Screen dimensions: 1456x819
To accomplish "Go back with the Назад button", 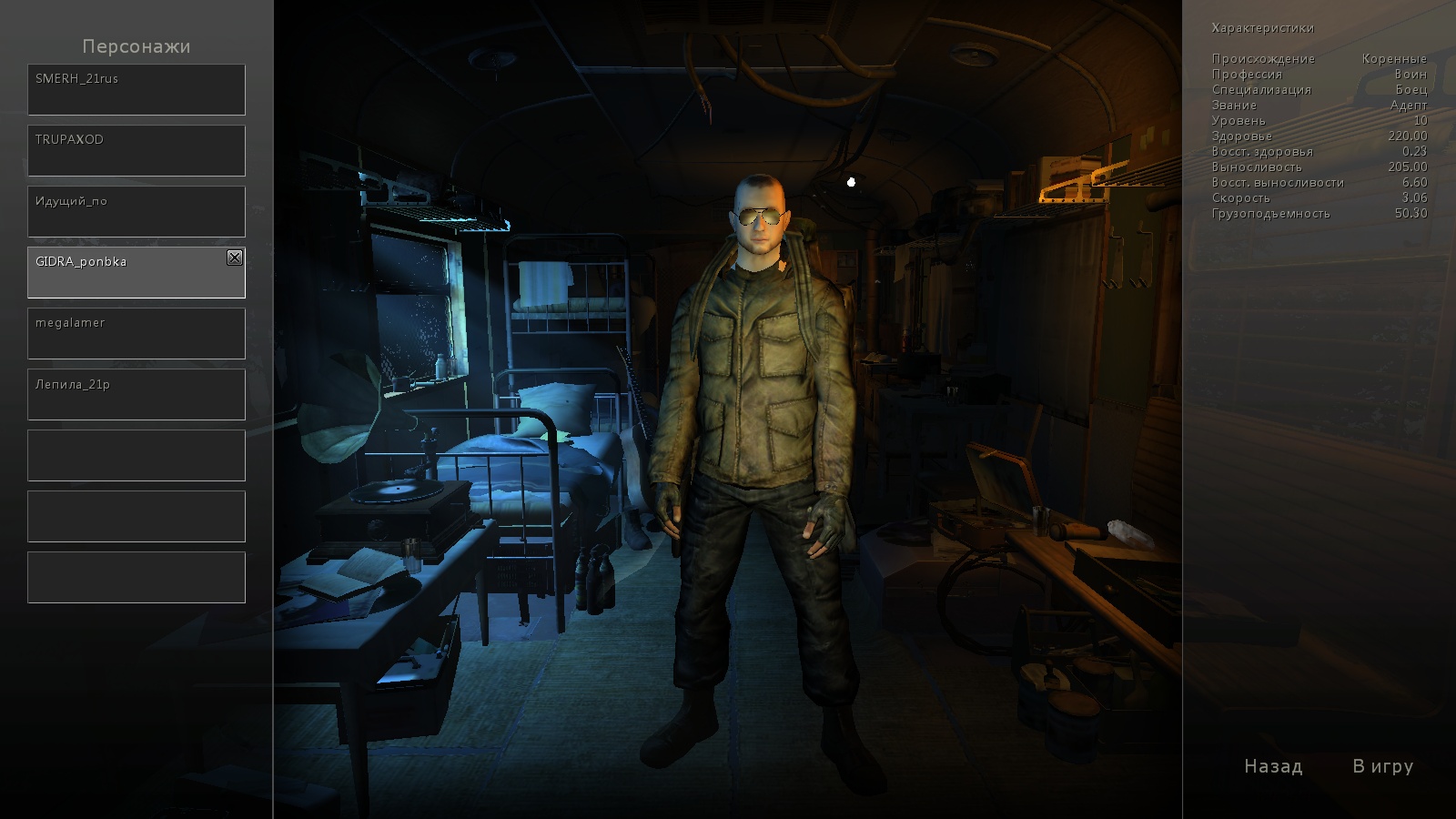I will point(1273,766).
